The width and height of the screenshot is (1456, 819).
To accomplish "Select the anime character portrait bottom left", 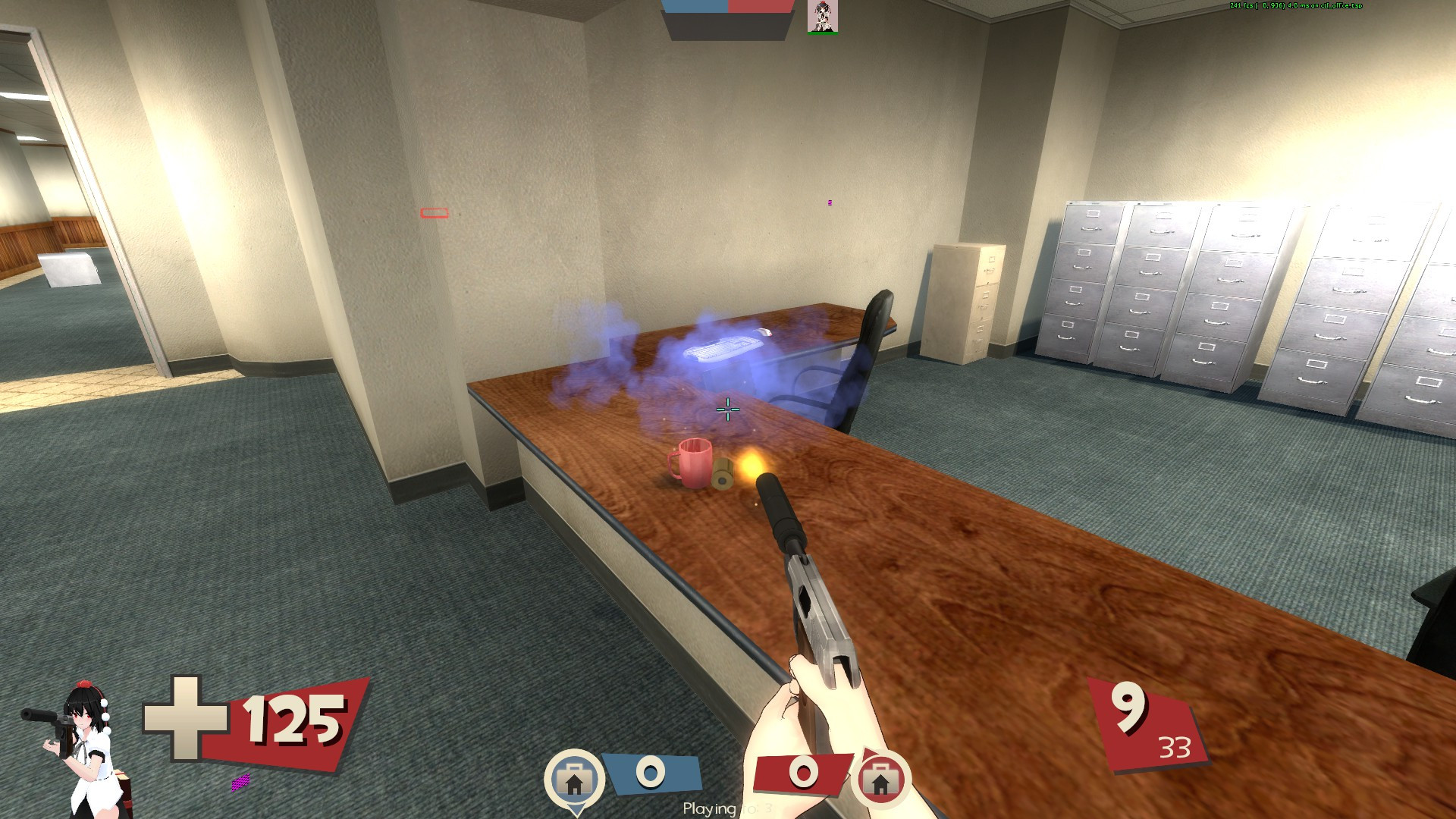I will pos(83,747).
